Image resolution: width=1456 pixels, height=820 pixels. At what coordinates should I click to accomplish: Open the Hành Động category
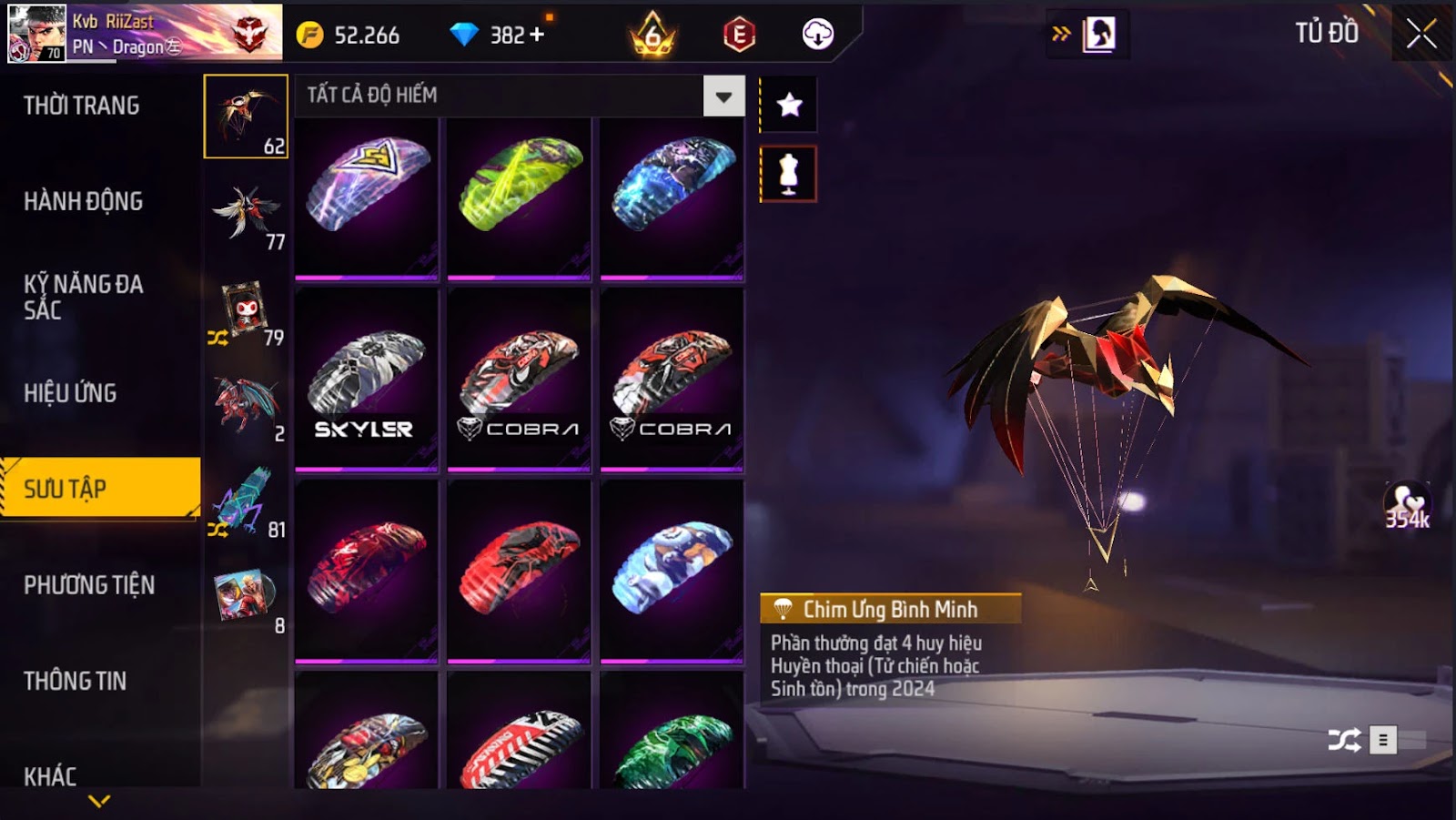pos(84,201)
